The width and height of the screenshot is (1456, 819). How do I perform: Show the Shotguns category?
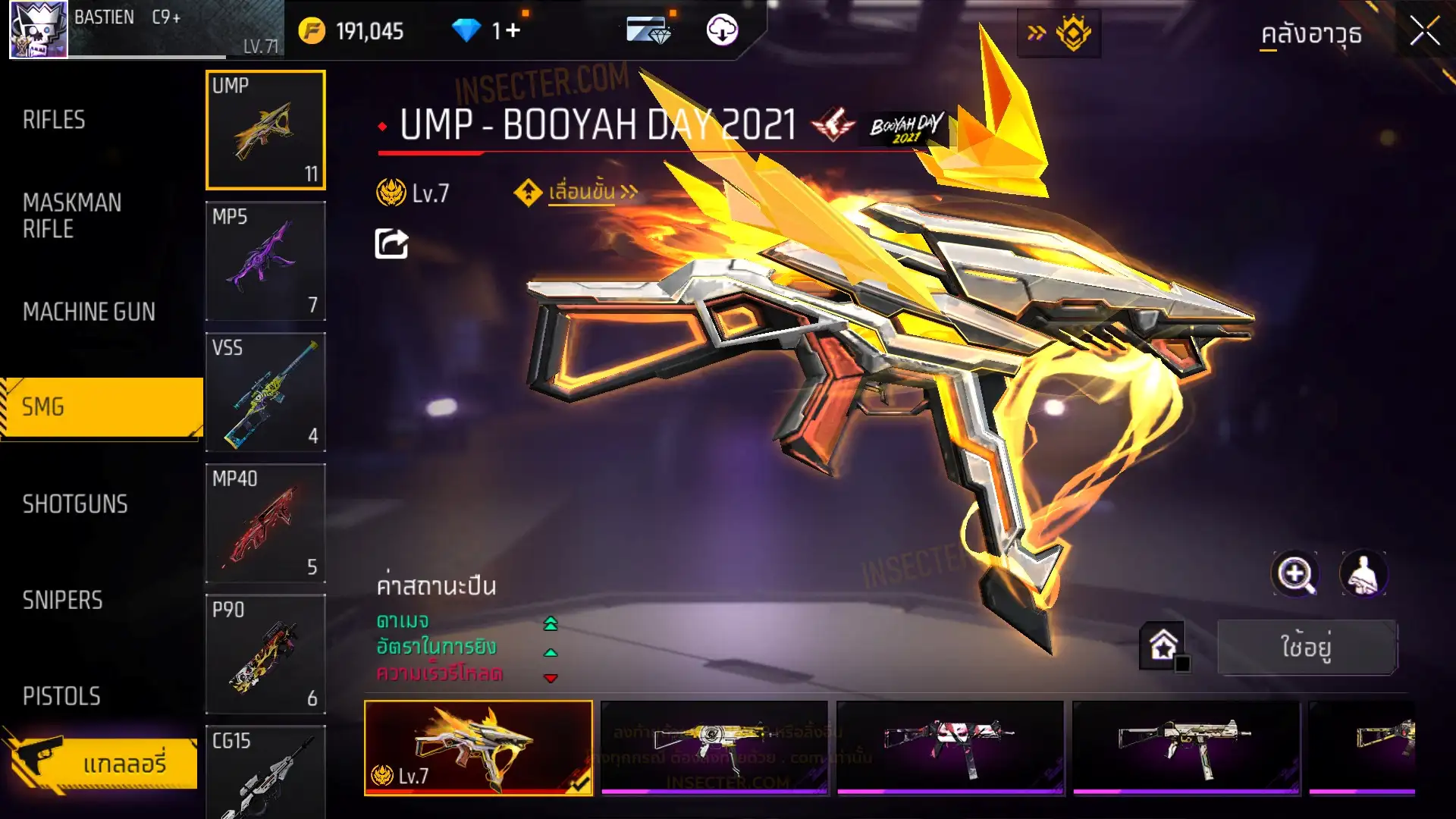point(75,504)
